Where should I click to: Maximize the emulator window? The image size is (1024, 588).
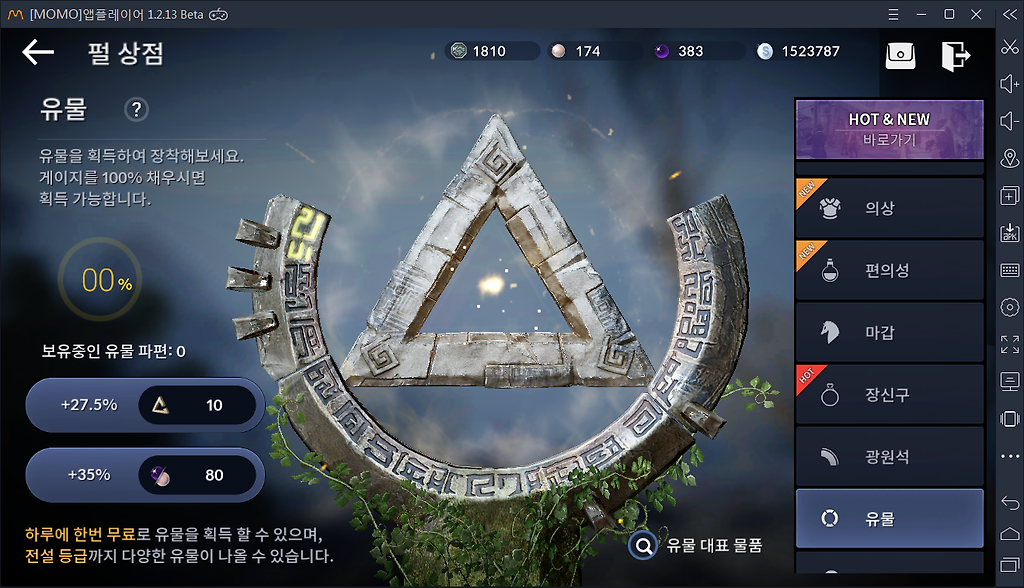tap(949, 14)
